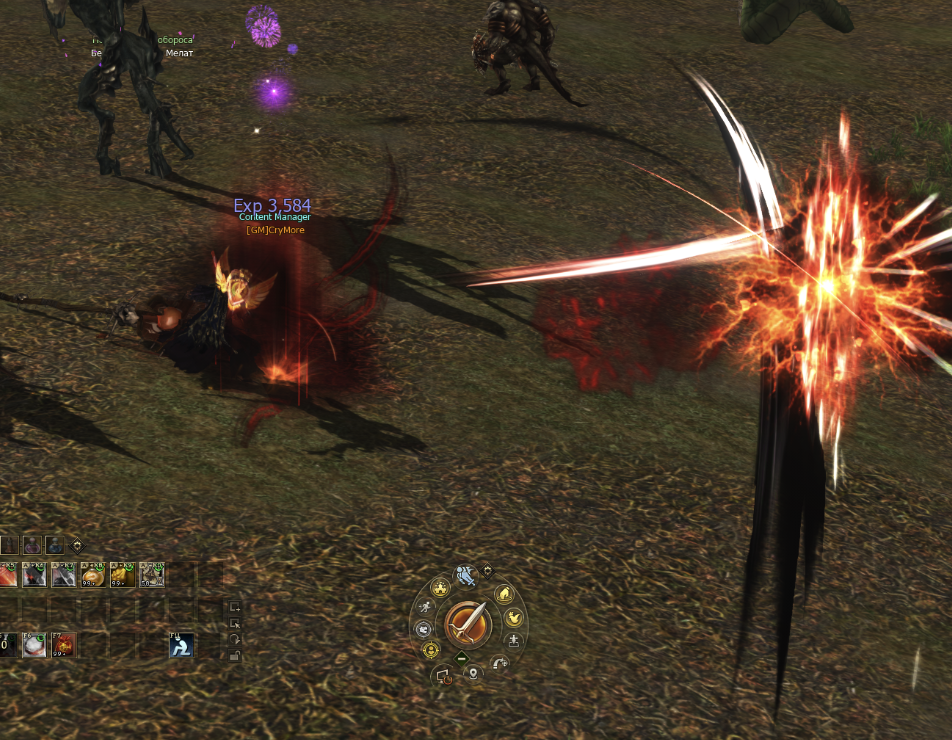Click the hotbar rotate arrow button
This screenshot has width=952, height=740.
click(234, 639)
